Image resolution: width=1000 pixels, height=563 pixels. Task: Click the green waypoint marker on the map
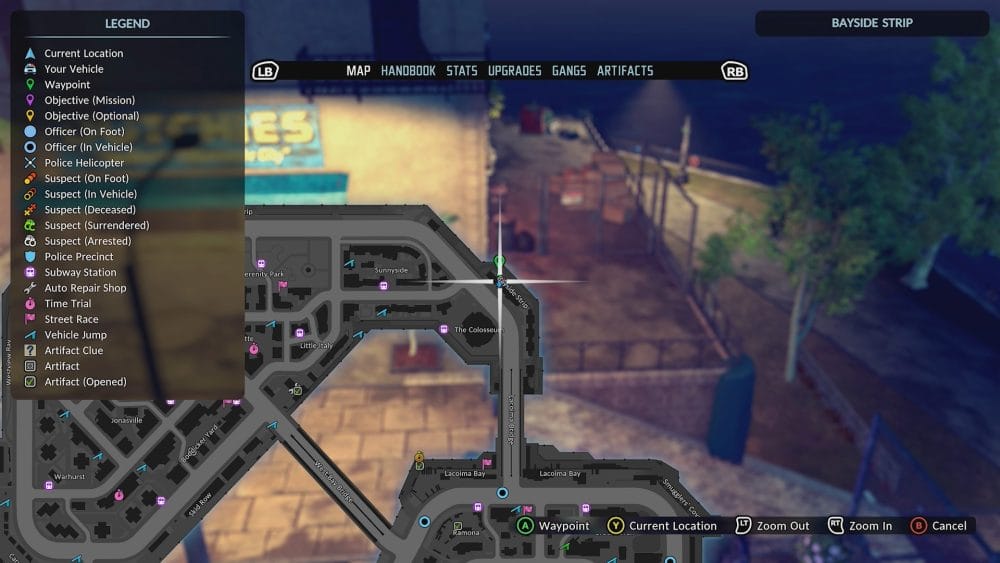[500, 262]
